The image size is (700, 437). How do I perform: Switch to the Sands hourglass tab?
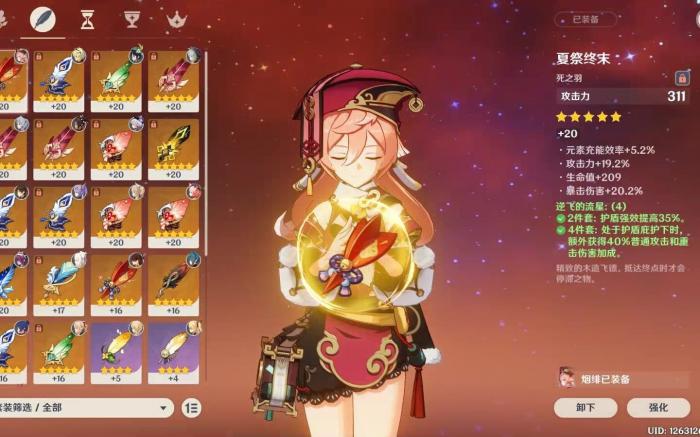point(87,19)
